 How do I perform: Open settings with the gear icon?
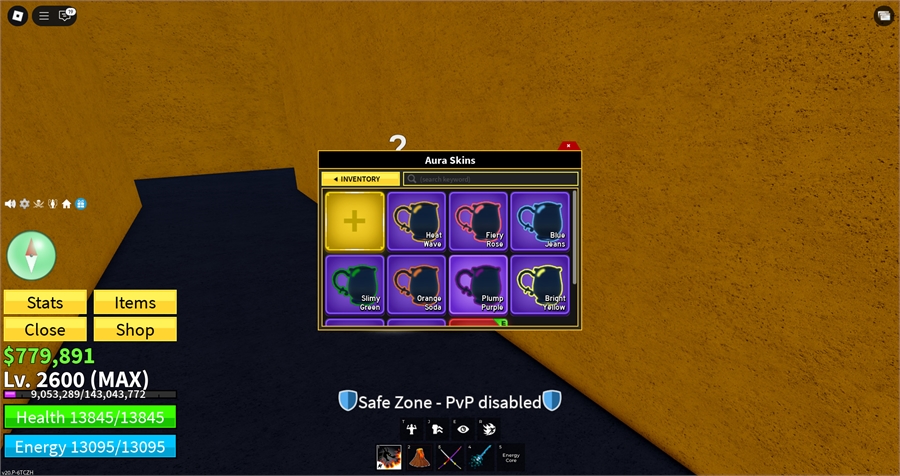[x=25, y=204]
